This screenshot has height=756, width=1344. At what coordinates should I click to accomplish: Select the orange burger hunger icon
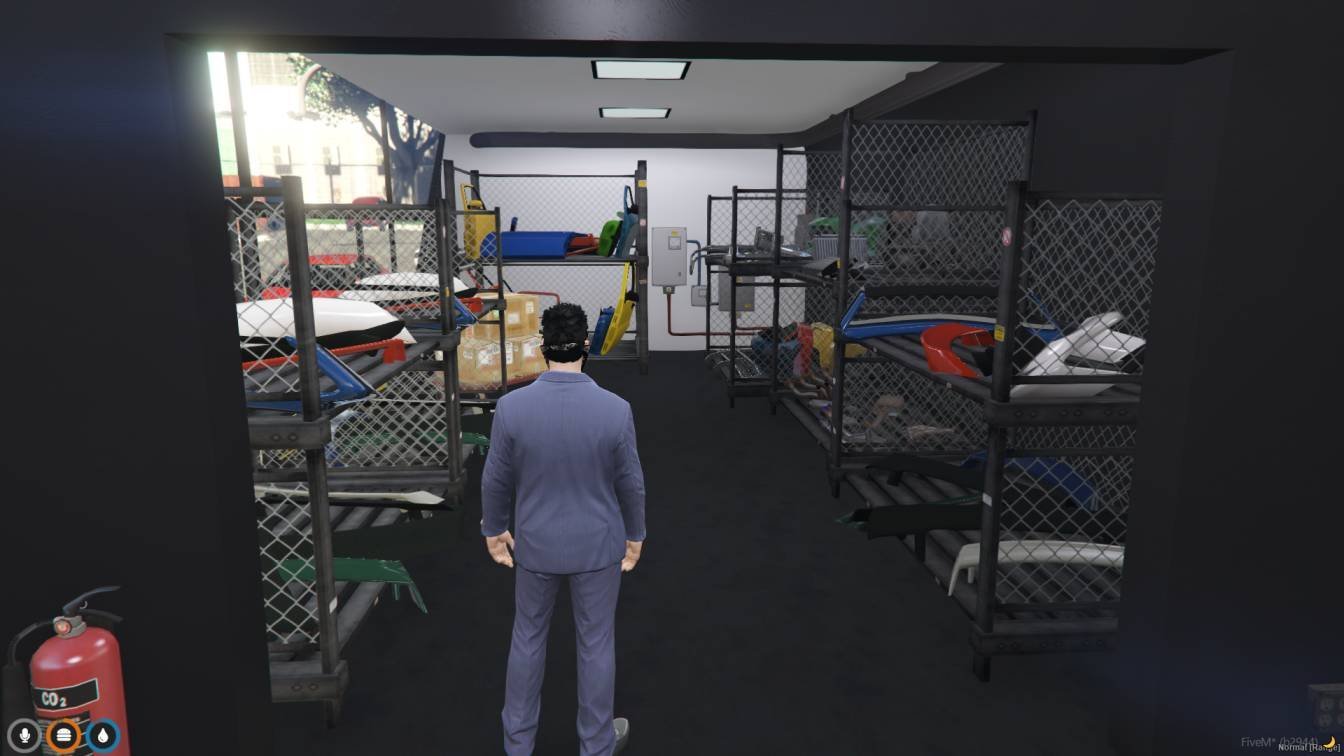pos(64,734)
